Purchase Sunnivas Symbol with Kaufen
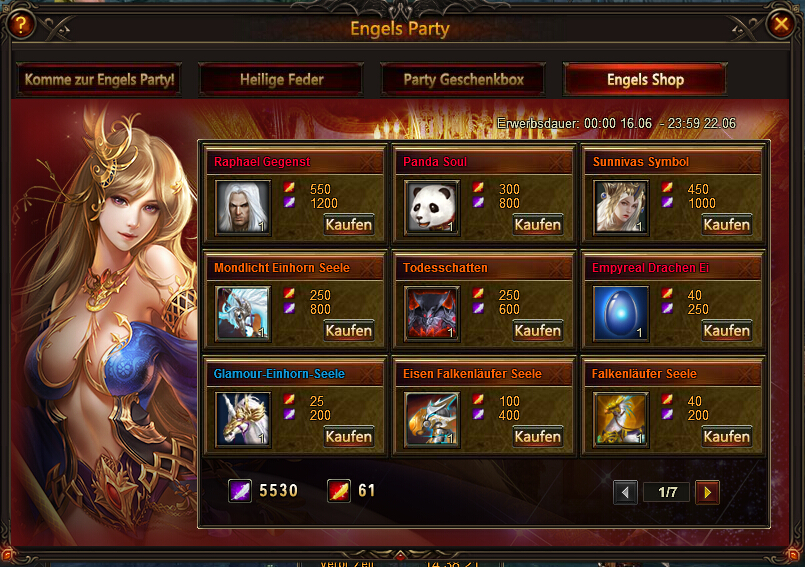 [726, 225]
